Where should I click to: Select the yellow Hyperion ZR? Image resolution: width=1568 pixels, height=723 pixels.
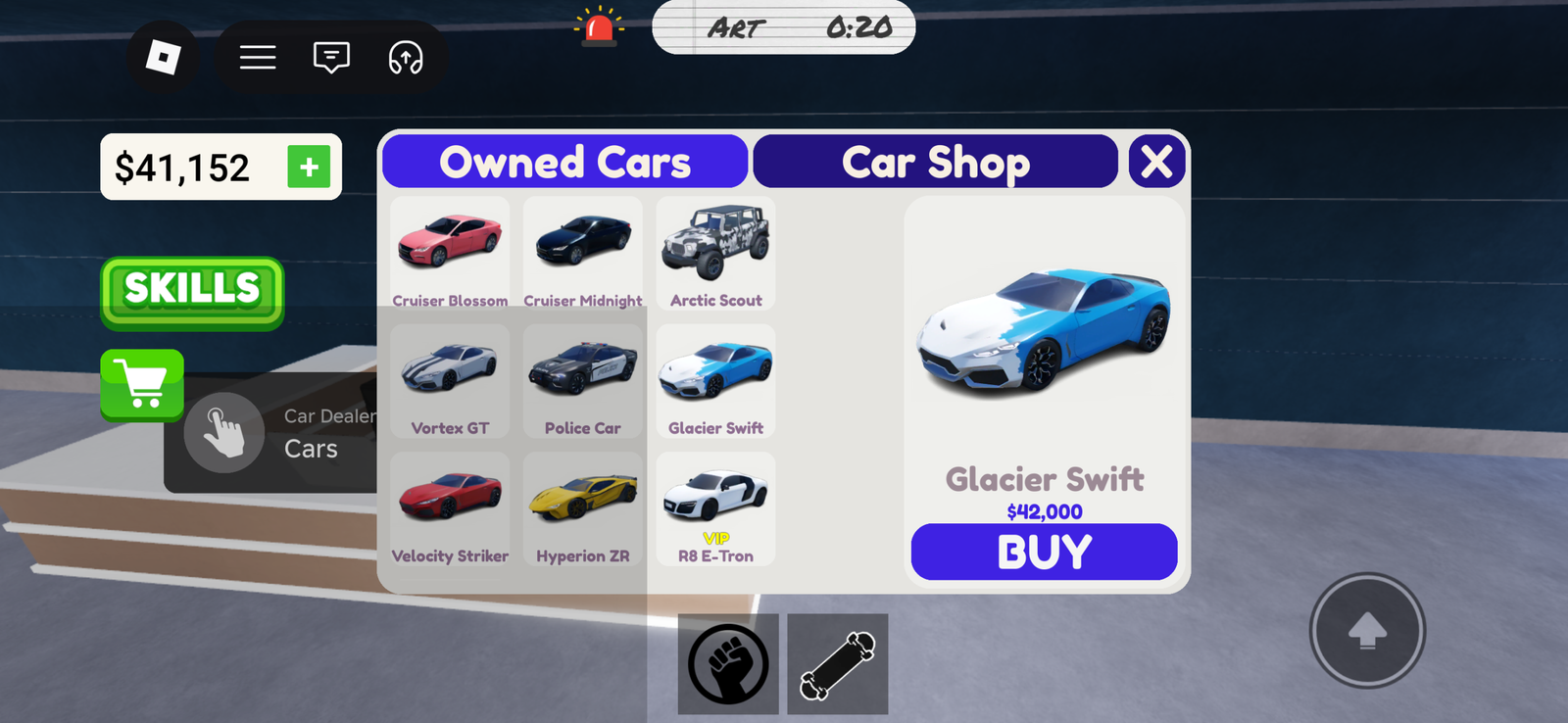[x=583, y=507]
